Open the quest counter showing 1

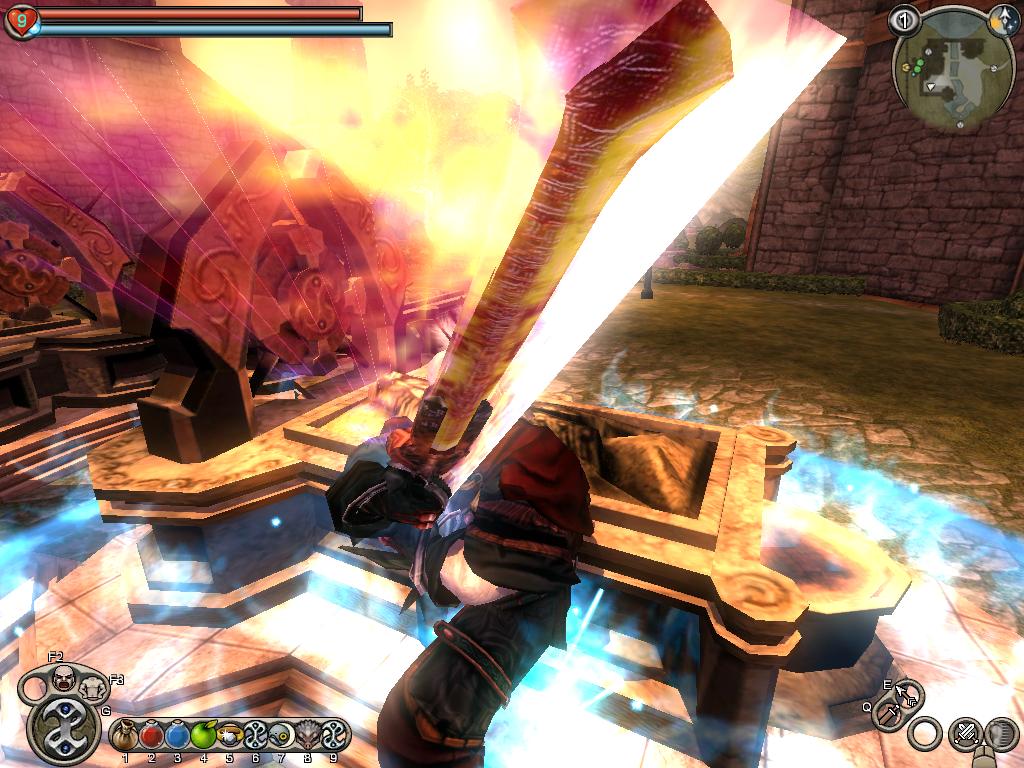[904, 18]
